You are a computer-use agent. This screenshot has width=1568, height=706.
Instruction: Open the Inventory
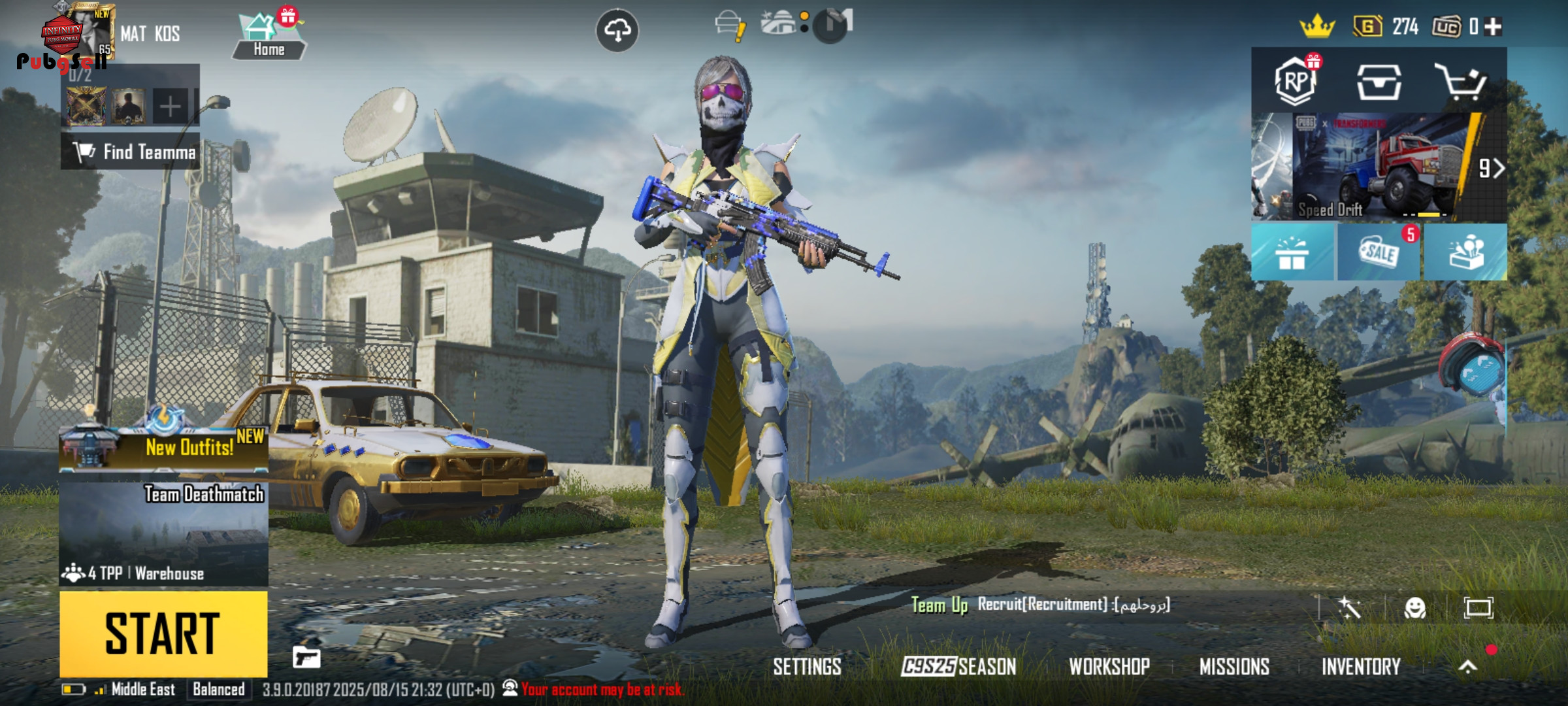(1361, 667)
